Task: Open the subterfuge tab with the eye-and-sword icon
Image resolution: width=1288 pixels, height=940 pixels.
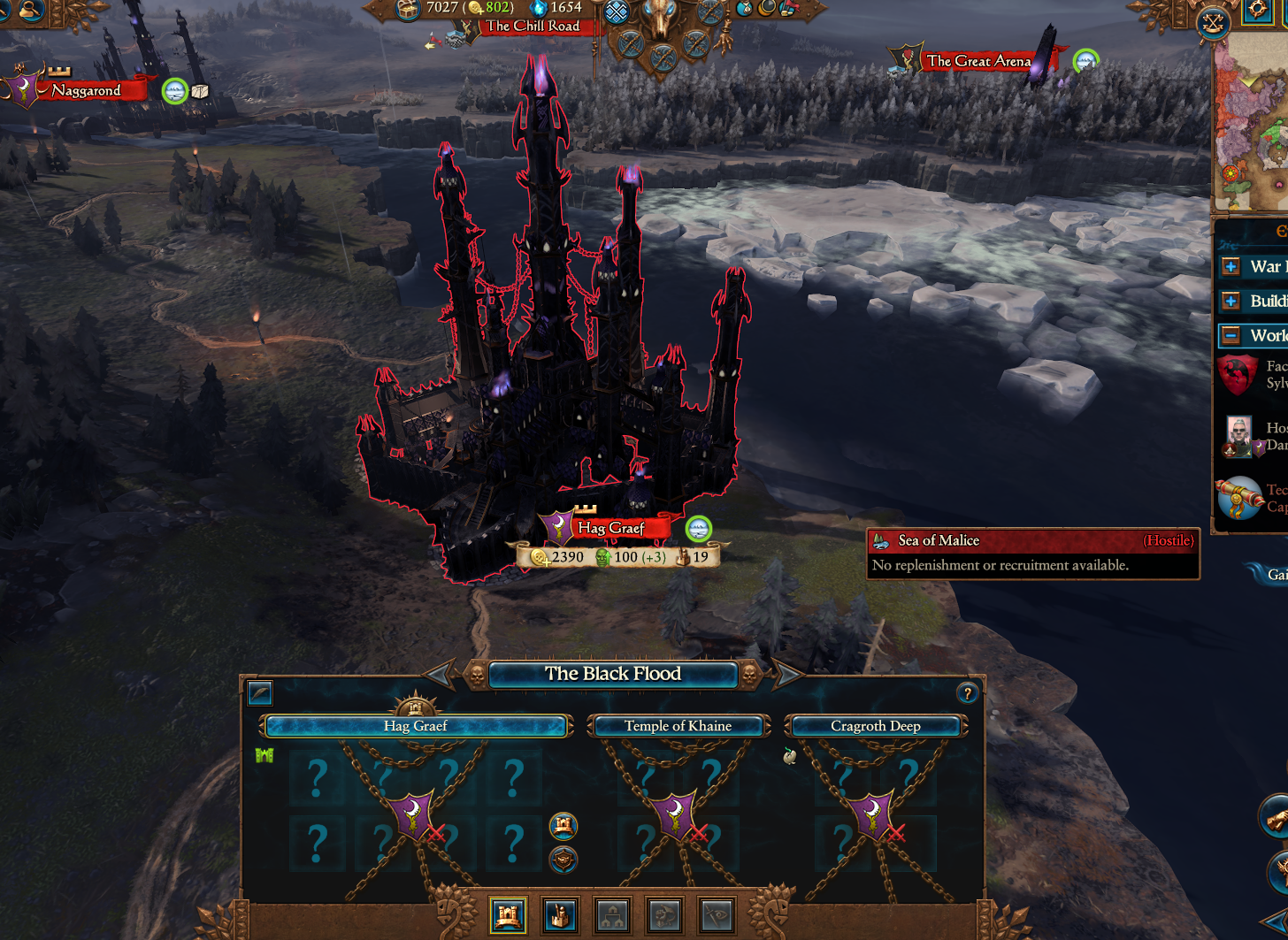Action: [717, 915]
